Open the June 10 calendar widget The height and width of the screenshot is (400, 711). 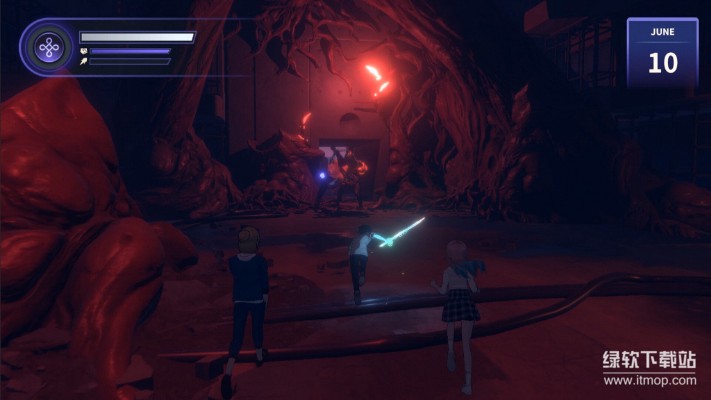click(x=662, y=53)
